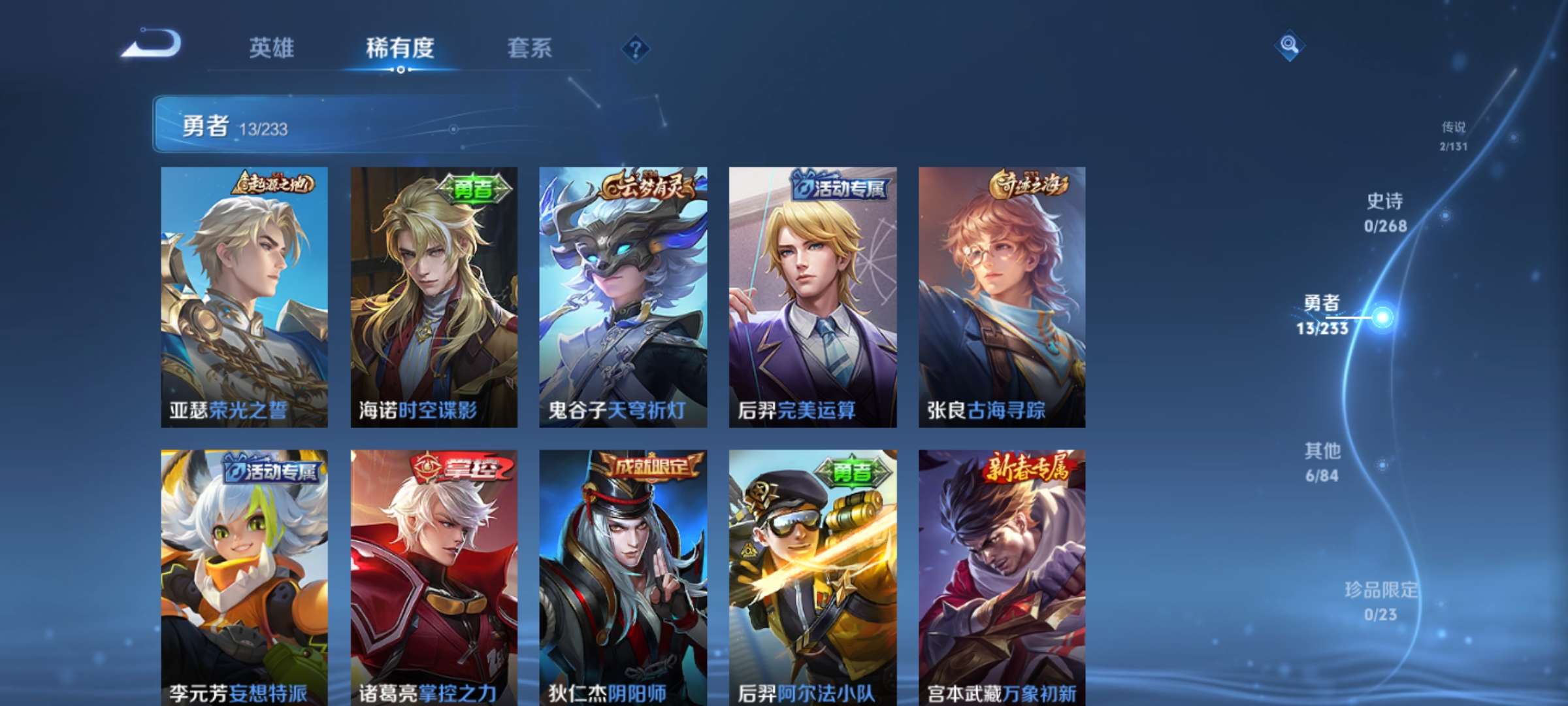Click the 云梦有灵 badge on 鬼谷子's skin
The width and height of the screenshot is (1568, 706).
tap(651, 186)
